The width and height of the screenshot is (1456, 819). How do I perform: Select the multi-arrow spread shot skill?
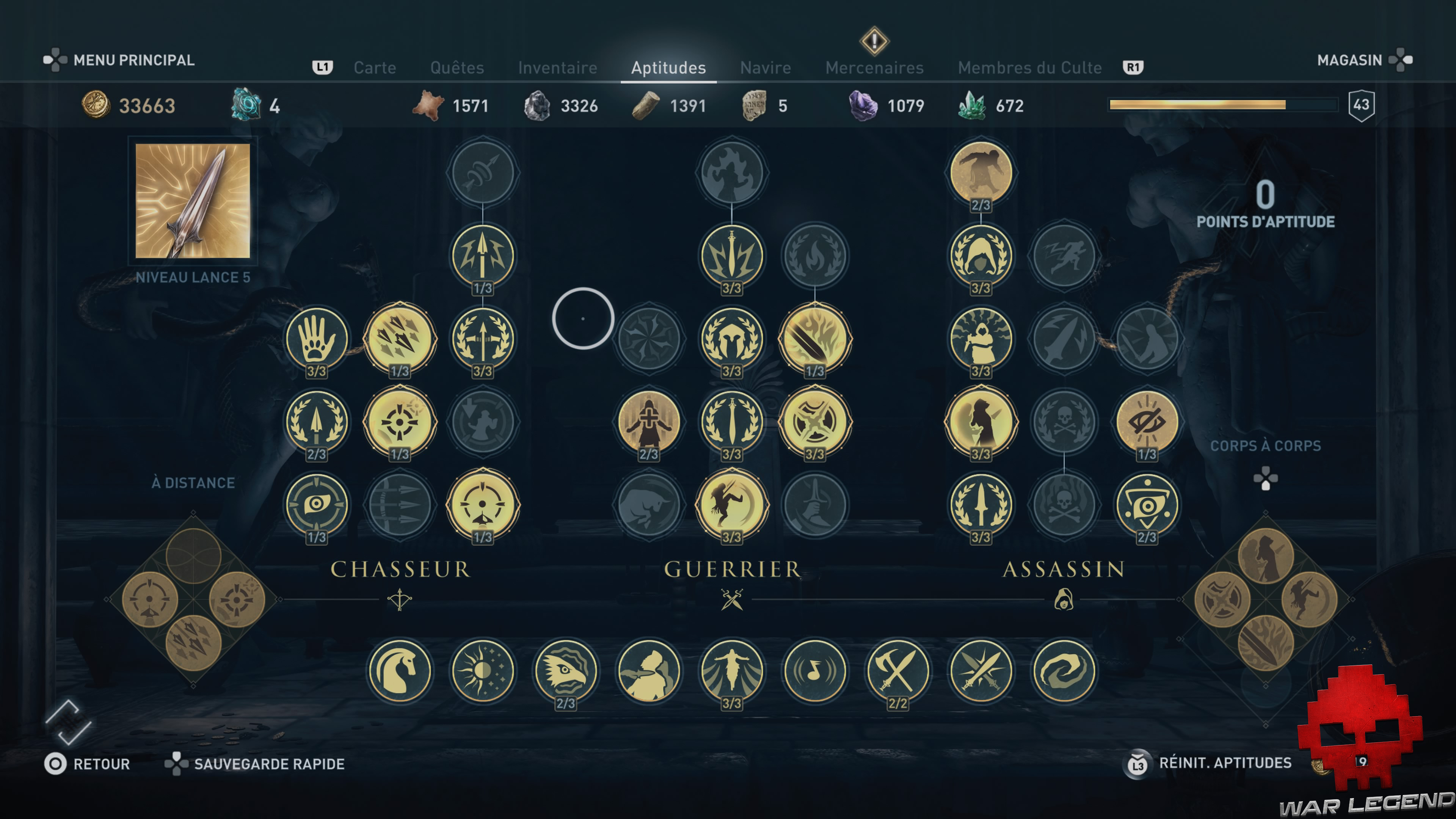(x=401, y=339)
